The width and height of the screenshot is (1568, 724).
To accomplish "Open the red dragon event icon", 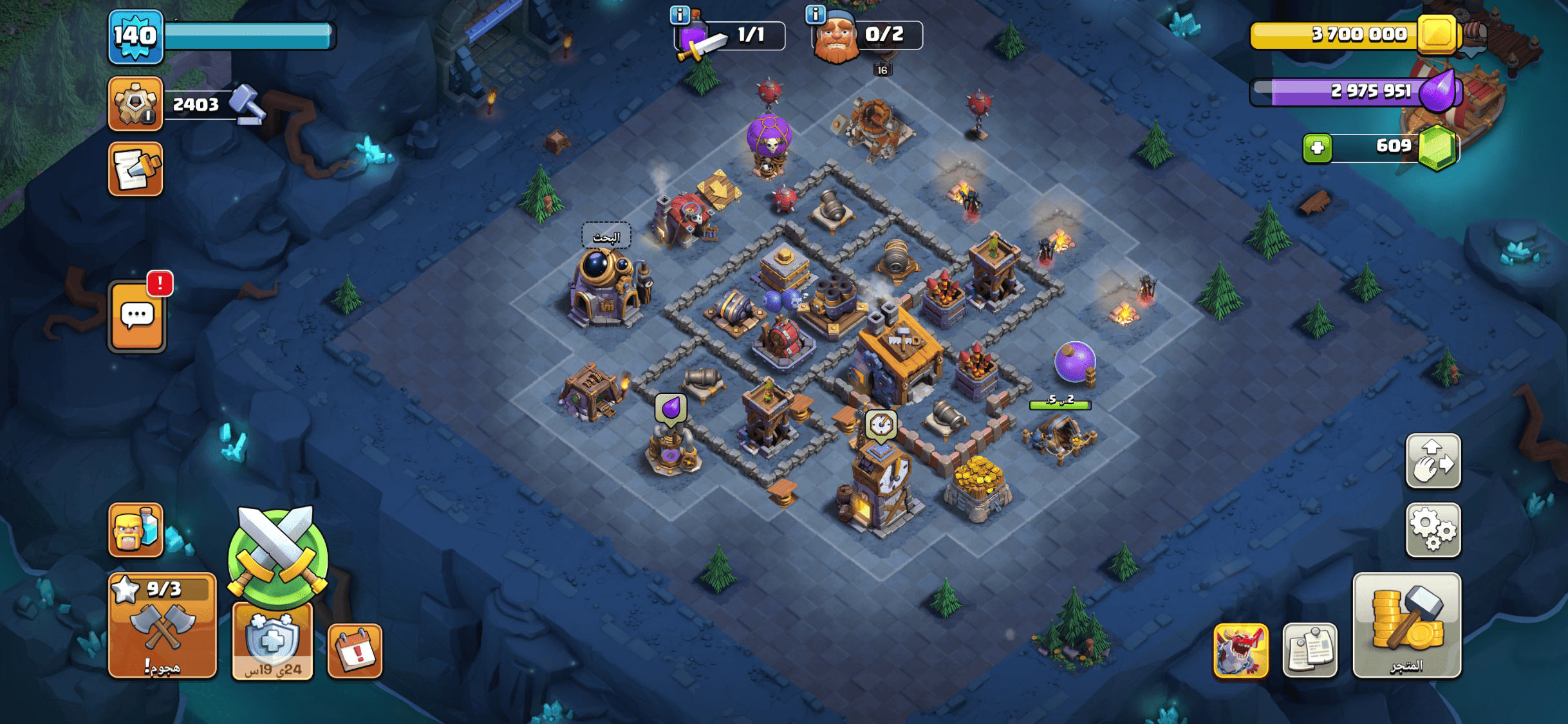I will pos(1240,650).
